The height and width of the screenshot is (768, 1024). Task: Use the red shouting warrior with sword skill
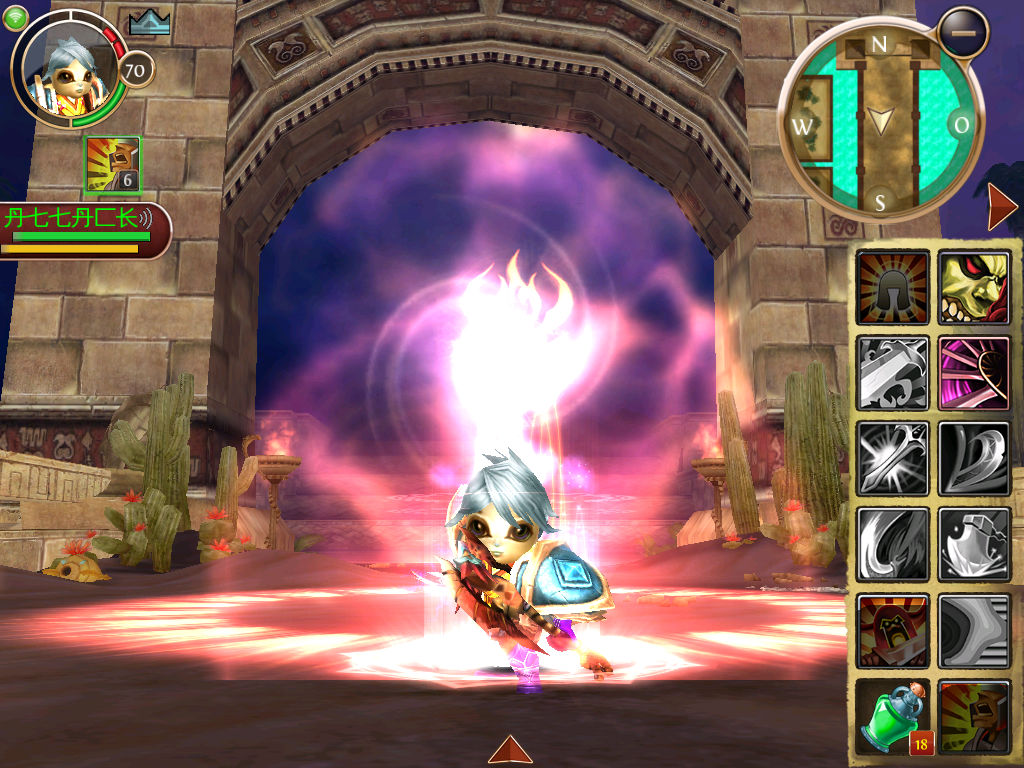(x=893, y=631)
